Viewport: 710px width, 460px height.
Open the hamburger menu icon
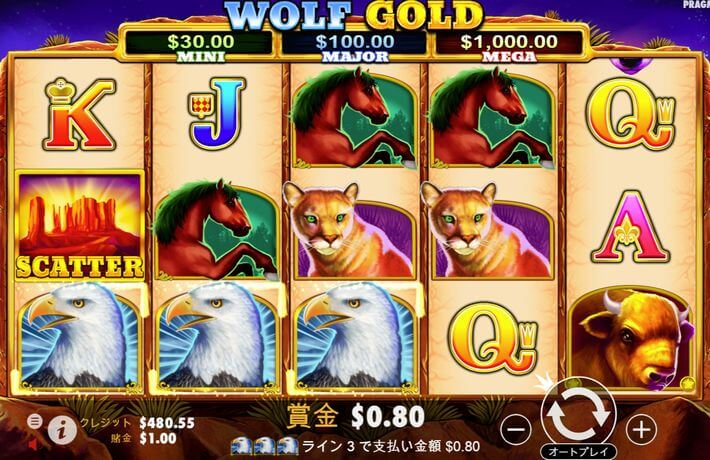pos(34,421)
